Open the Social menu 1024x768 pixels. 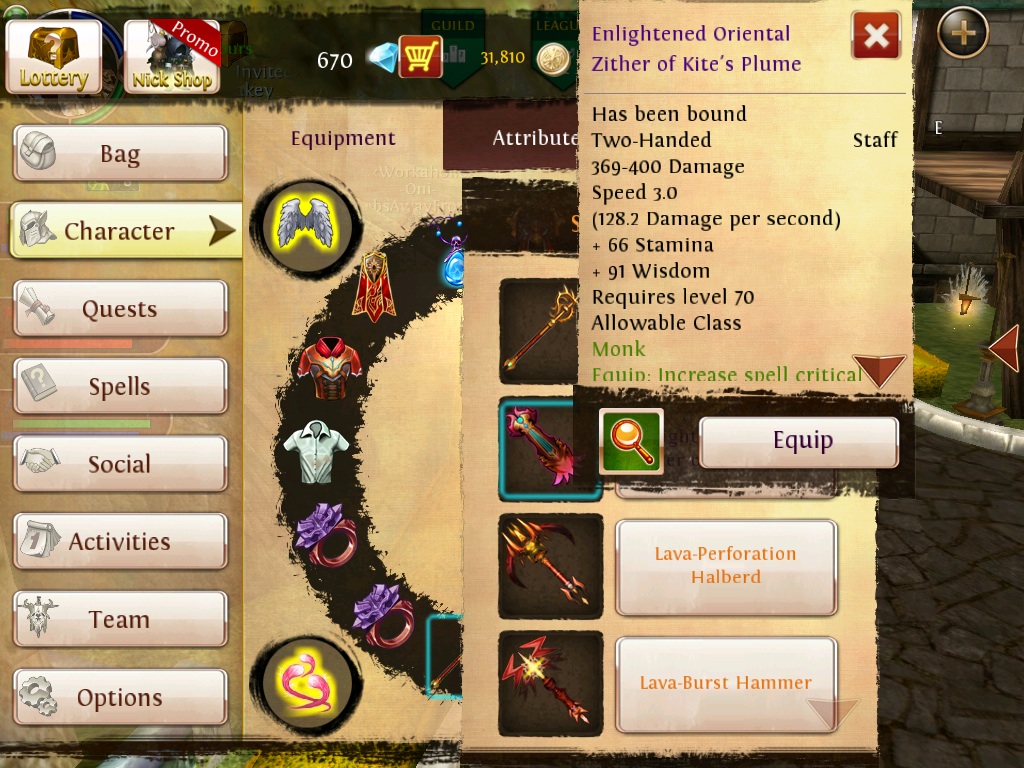(x=120, y=464)
